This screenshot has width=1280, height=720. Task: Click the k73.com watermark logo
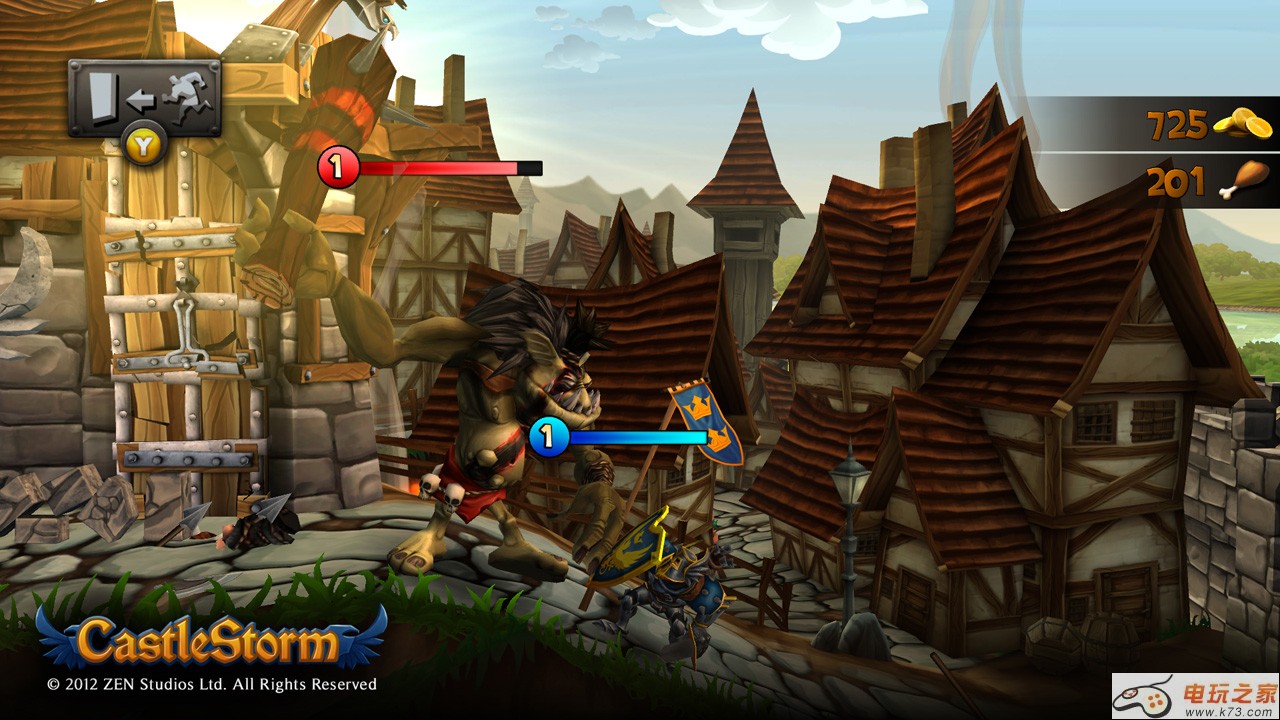(1195, 697)
